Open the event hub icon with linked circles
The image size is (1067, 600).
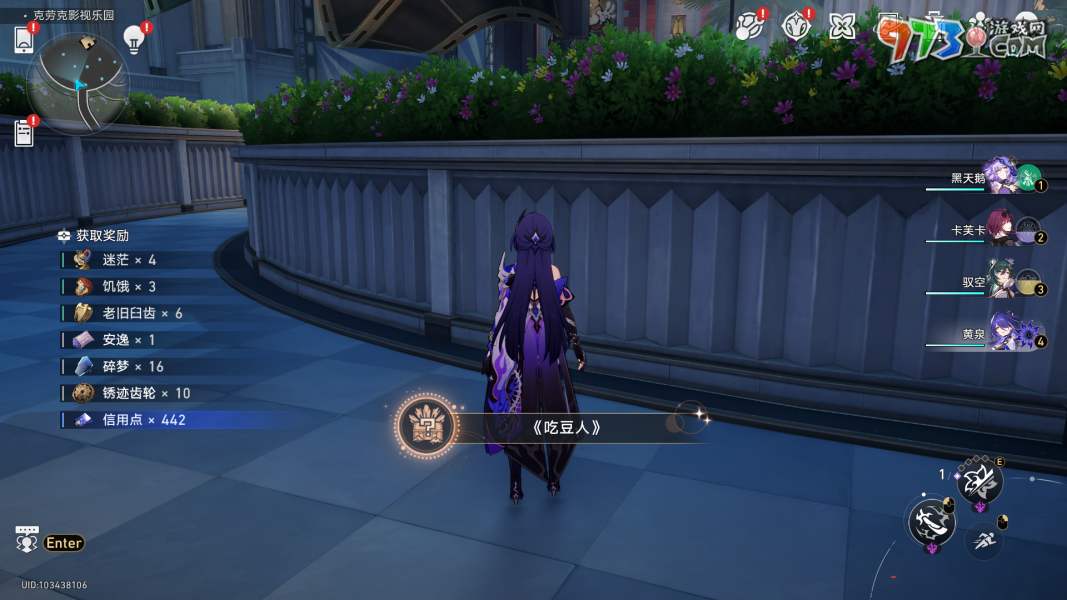[x=747, y=26]
